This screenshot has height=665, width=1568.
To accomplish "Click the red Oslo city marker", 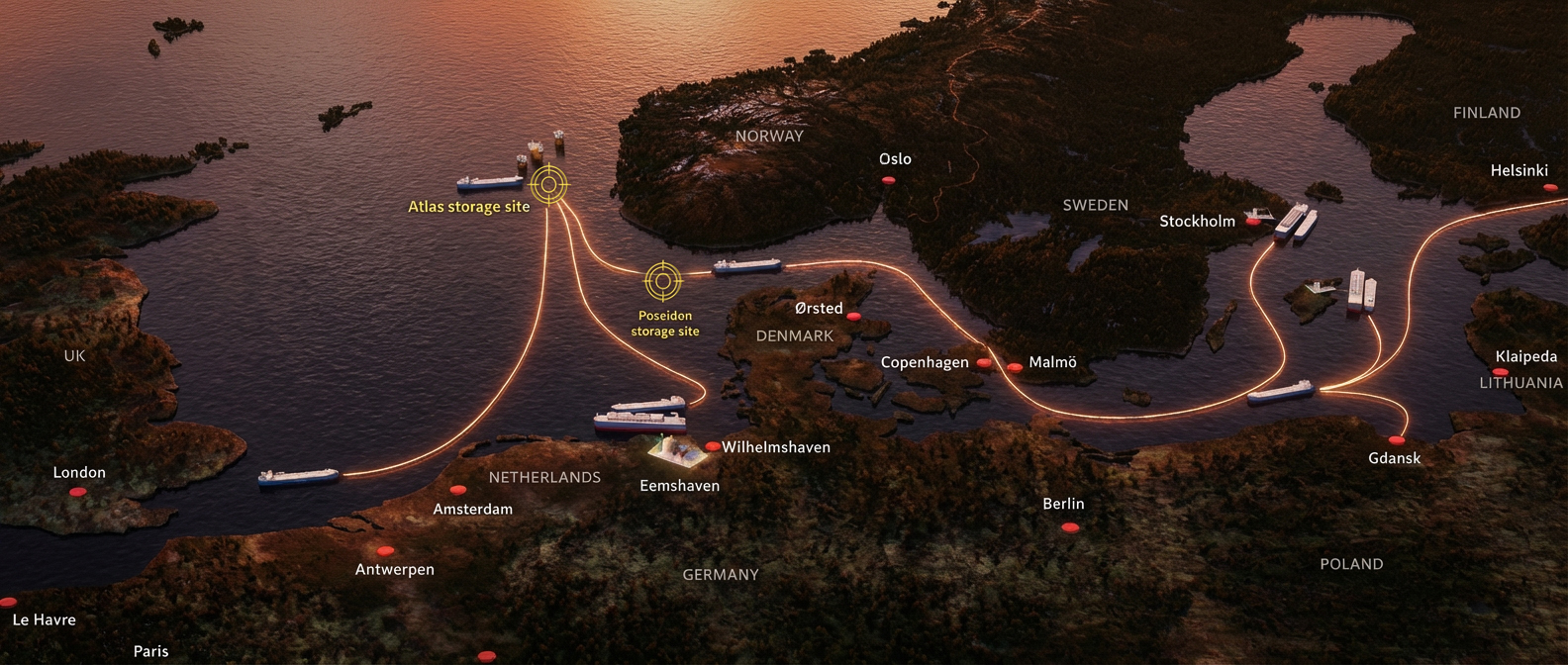I will tap(888, 180).
